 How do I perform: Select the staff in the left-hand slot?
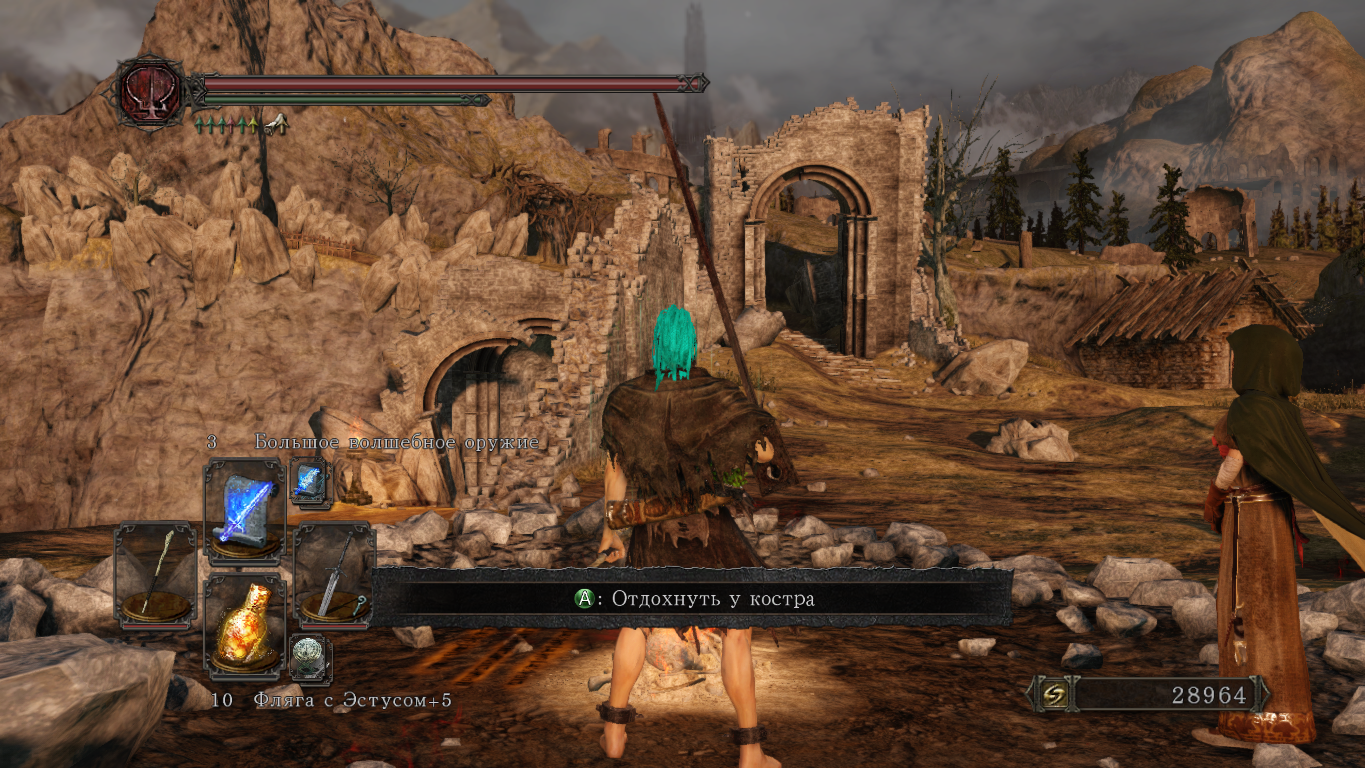pos(155,573)
